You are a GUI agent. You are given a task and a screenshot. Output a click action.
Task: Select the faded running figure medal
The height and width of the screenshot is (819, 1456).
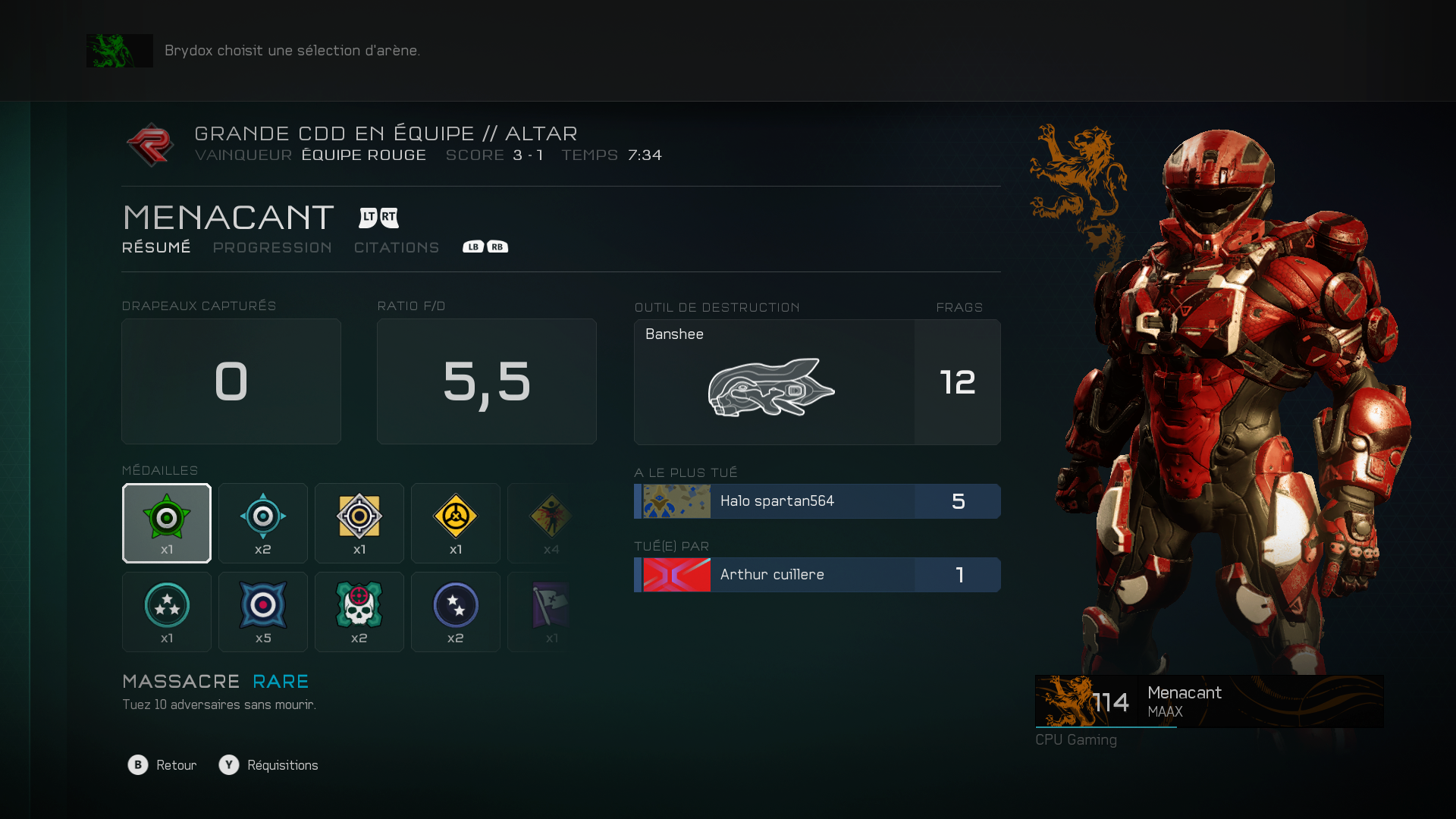[x=551, y=523]
